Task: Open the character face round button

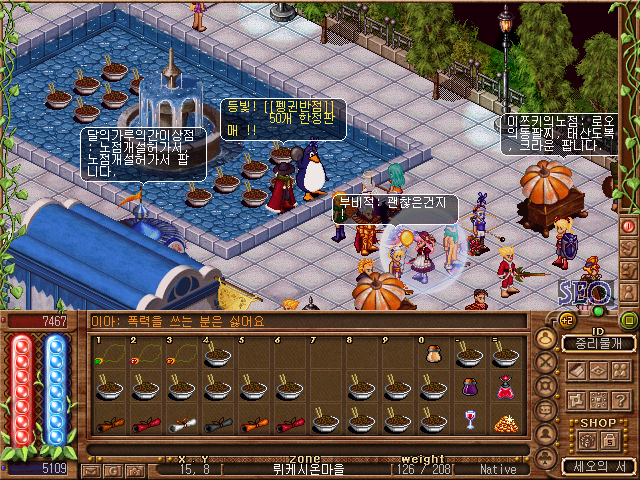Action: [x=546, y=341]
